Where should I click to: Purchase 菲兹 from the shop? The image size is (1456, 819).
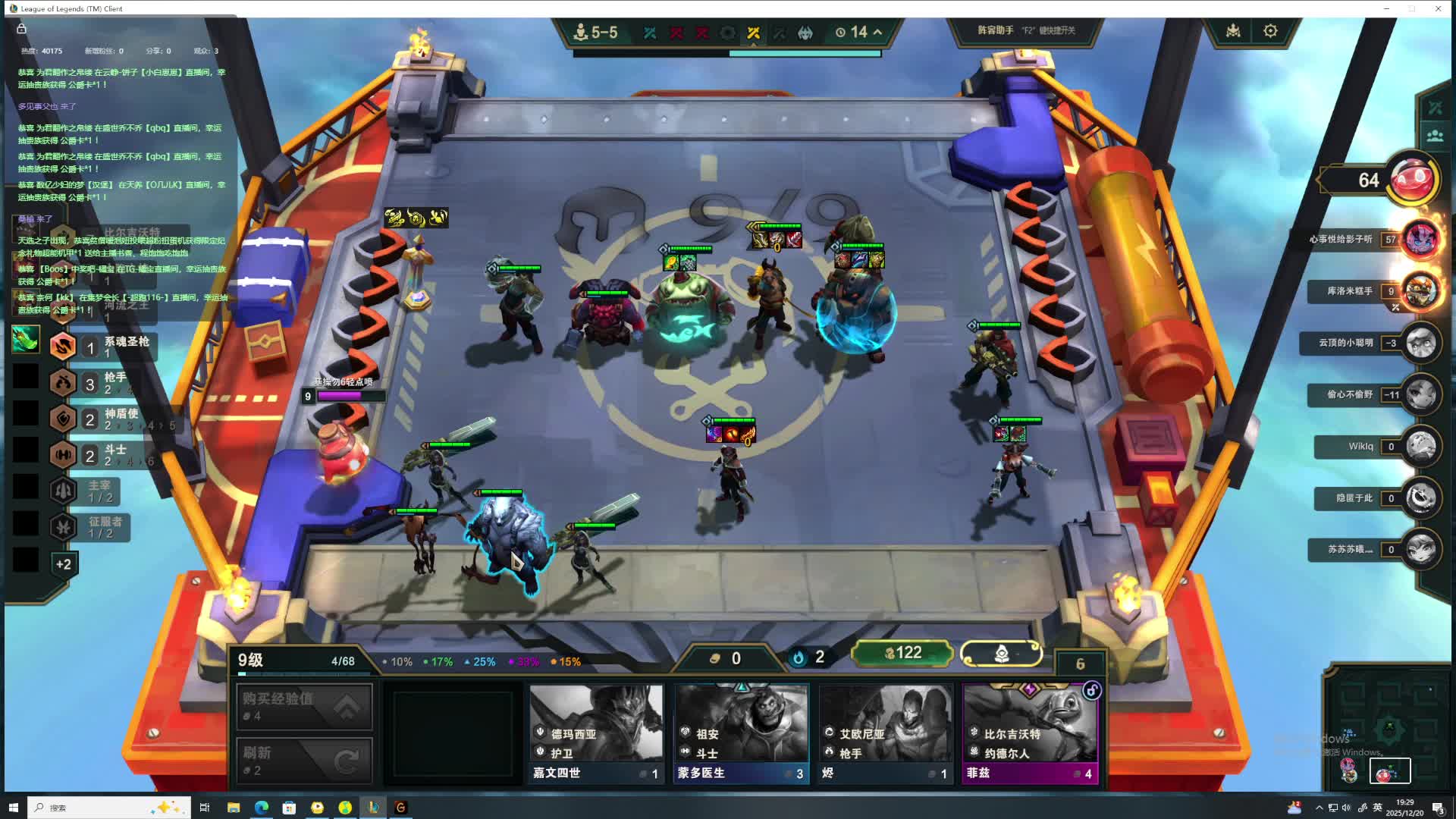[x=1030, y=733]
